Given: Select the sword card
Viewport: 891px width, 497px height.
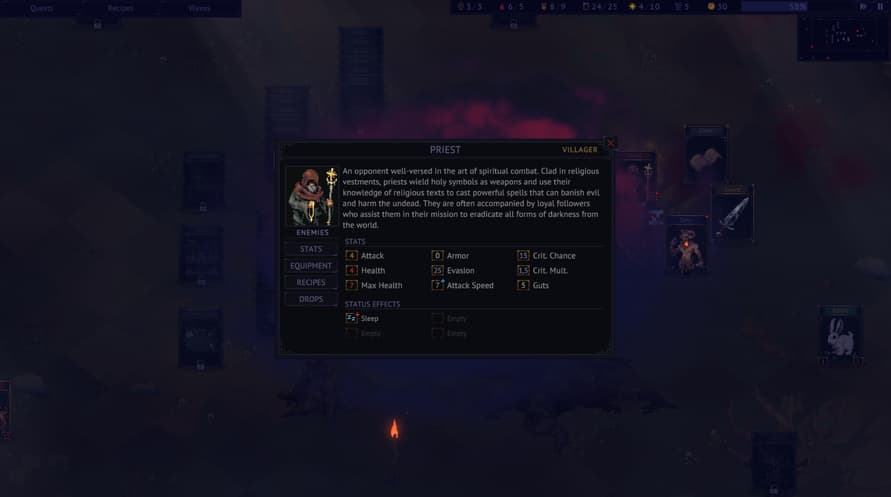Looking at the screenshot, I should pyautogui.click(x=732, y=212).
